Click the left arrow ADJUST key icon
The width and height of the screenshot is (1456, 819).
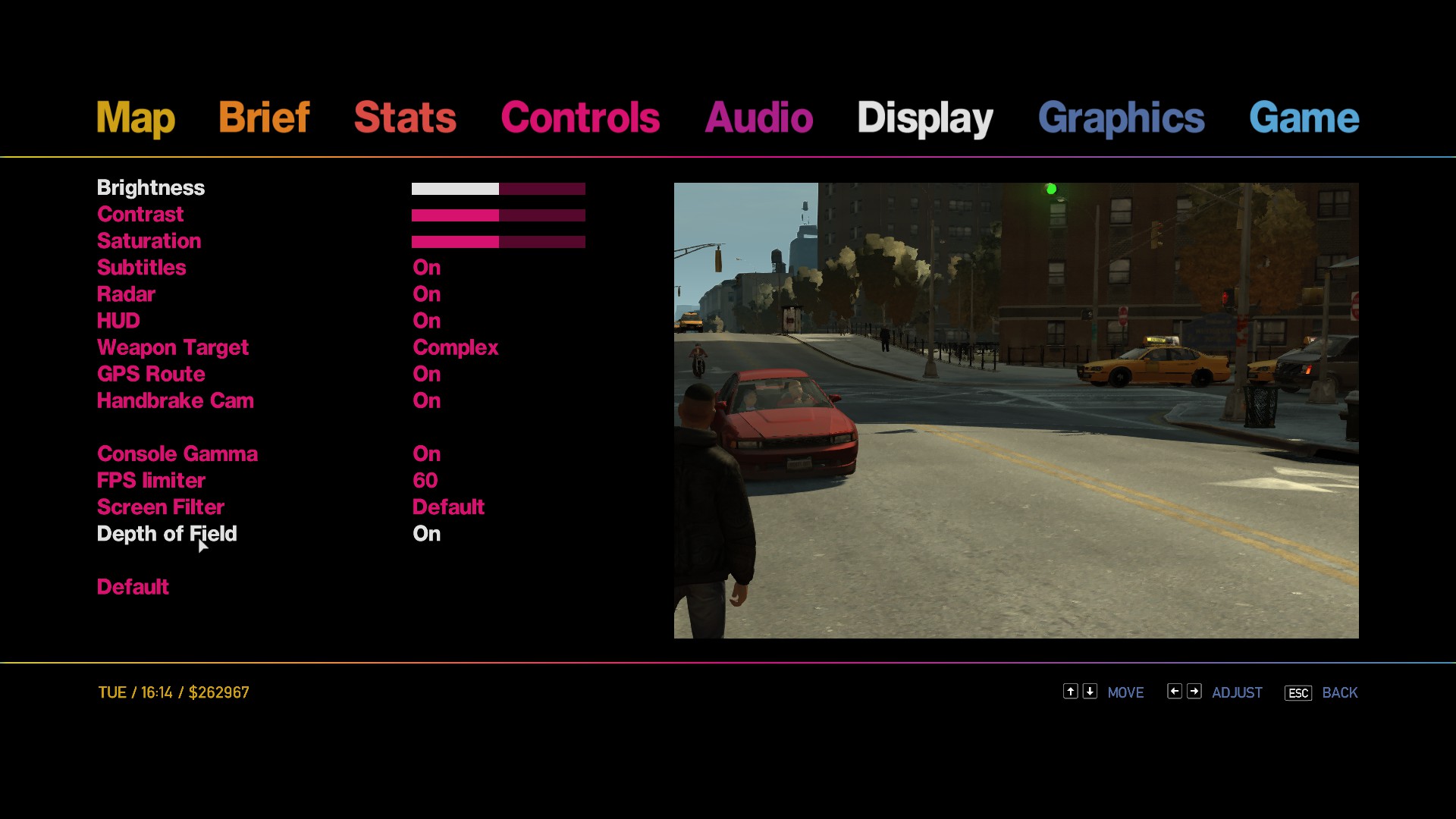point(1174,692)
